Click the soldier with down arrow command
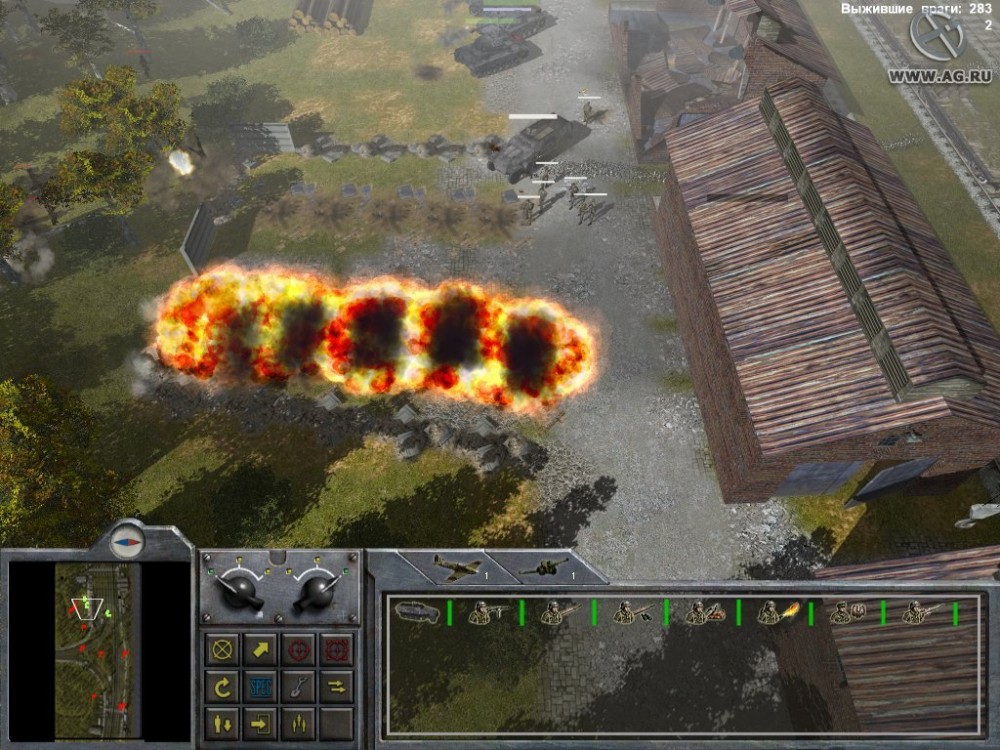Viewport: 1000px width, 750px height. (222, 722)
